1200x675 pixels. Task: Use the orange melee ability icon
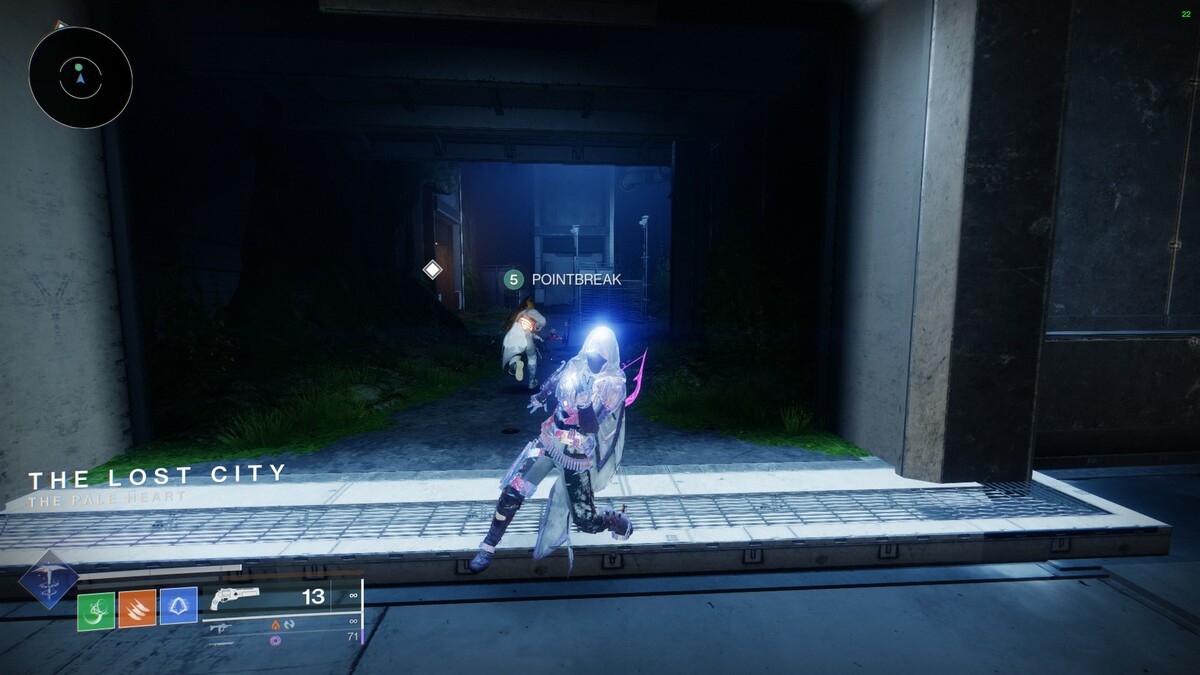(137, 606)
